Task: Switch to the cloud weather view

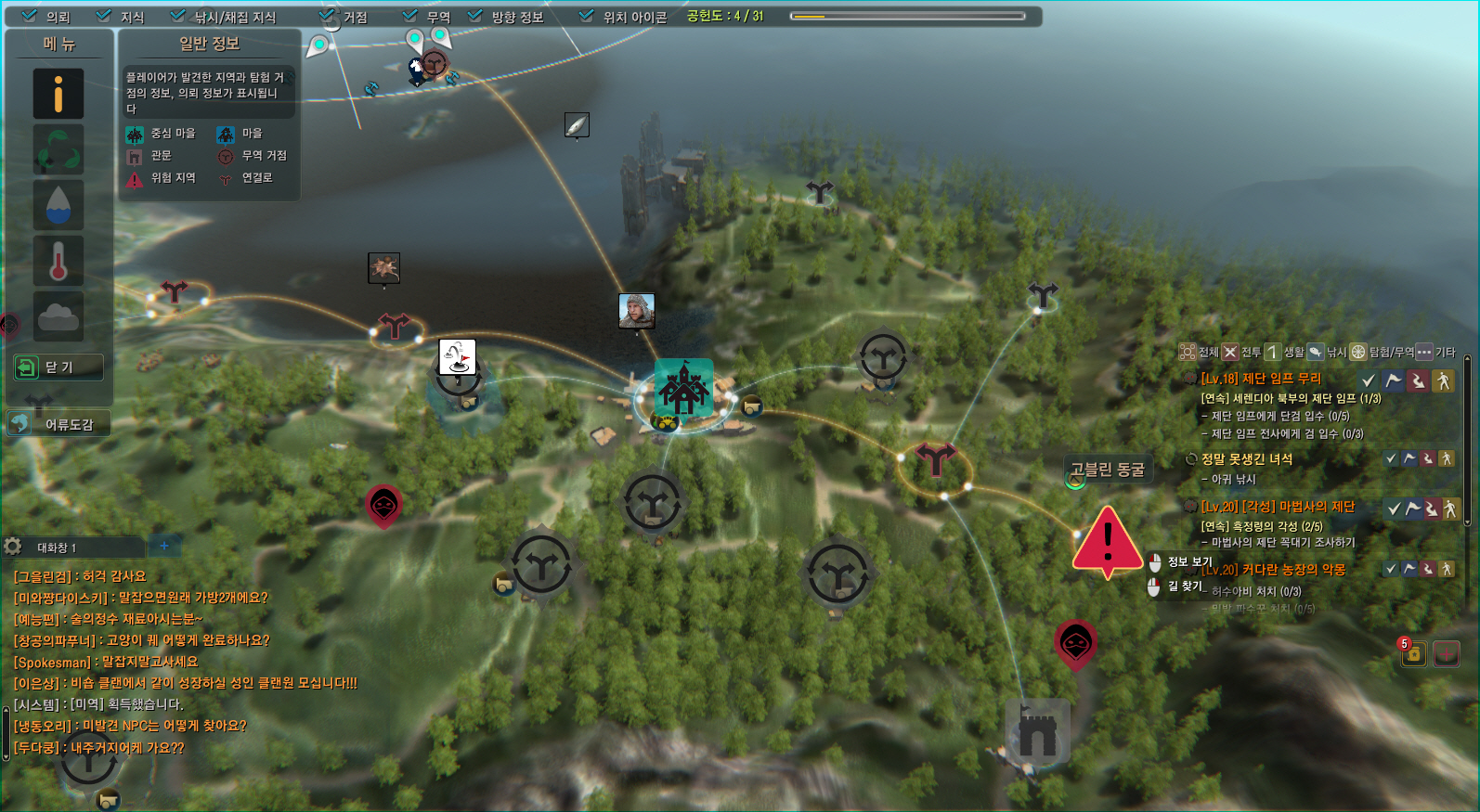Action: pyautogui.click(x=58, y=316)
